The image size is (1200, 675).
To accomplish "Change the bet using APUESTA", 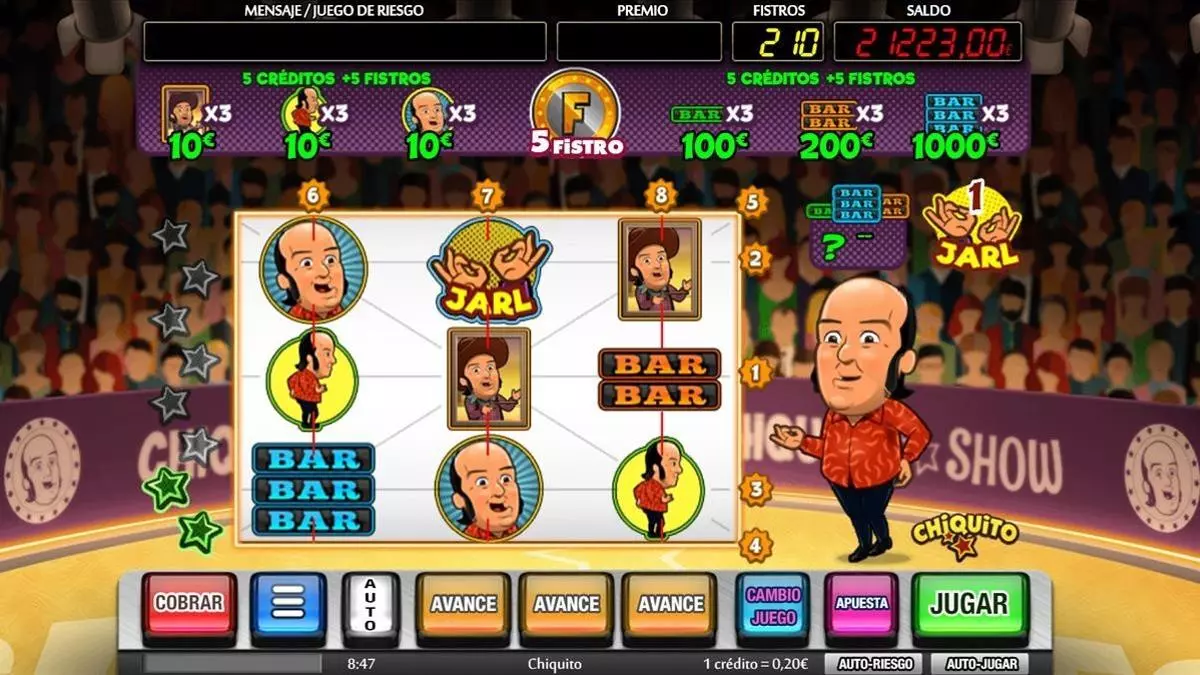I will (x=861, y=604).
